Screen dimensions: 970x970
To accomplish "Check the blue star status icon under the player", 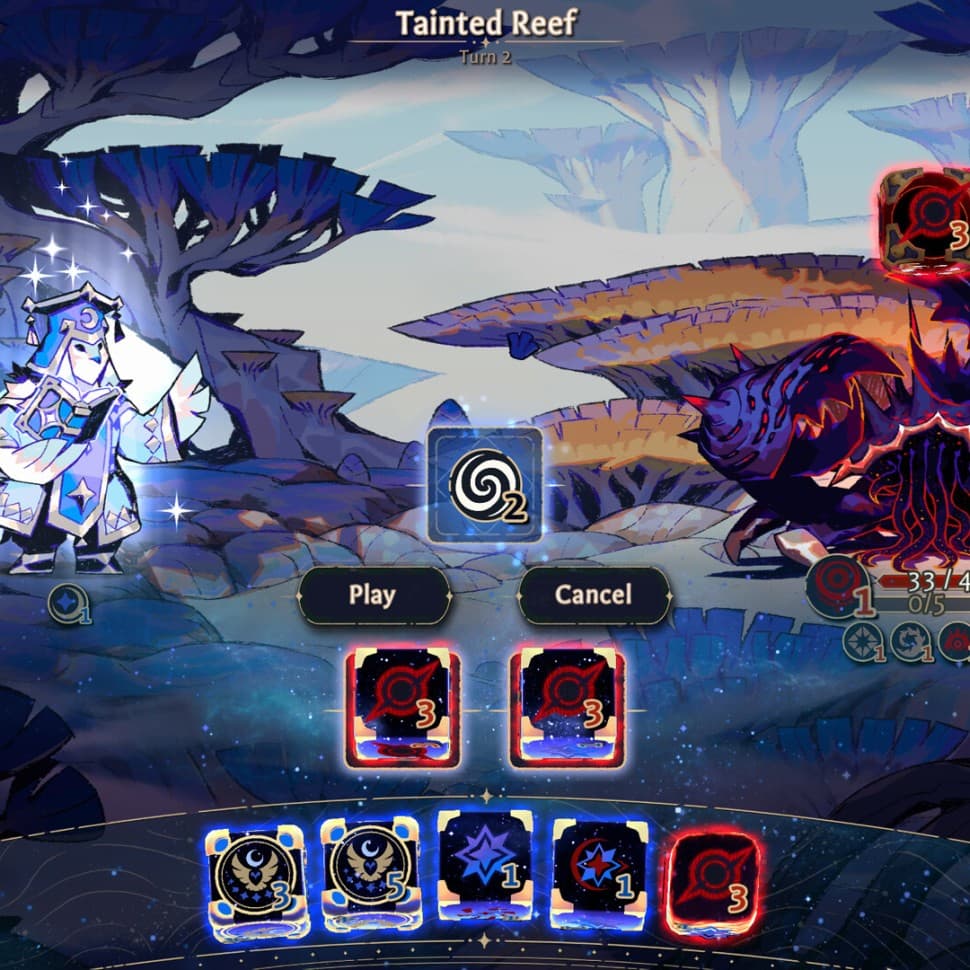I will [68, 605].
